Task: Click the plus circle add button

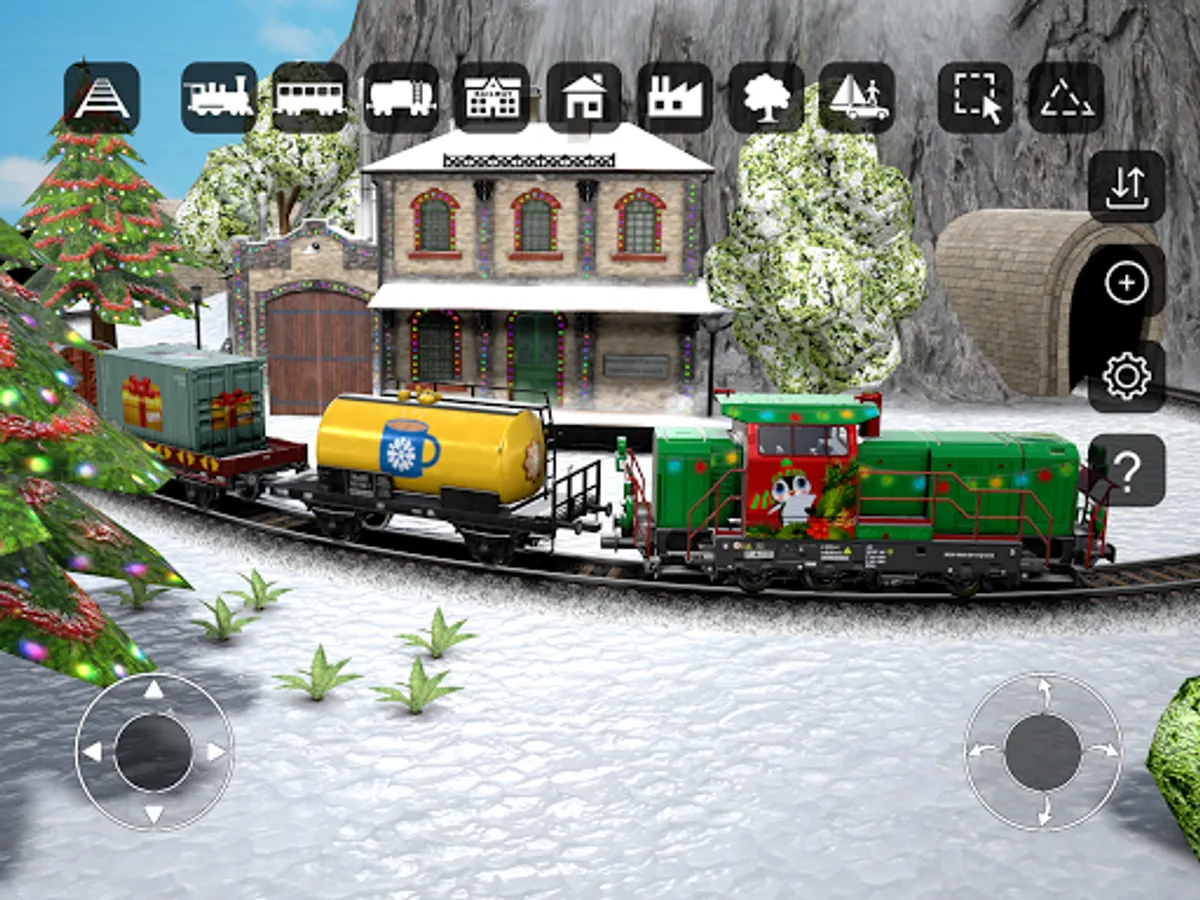Action: tap(1127, 283)
